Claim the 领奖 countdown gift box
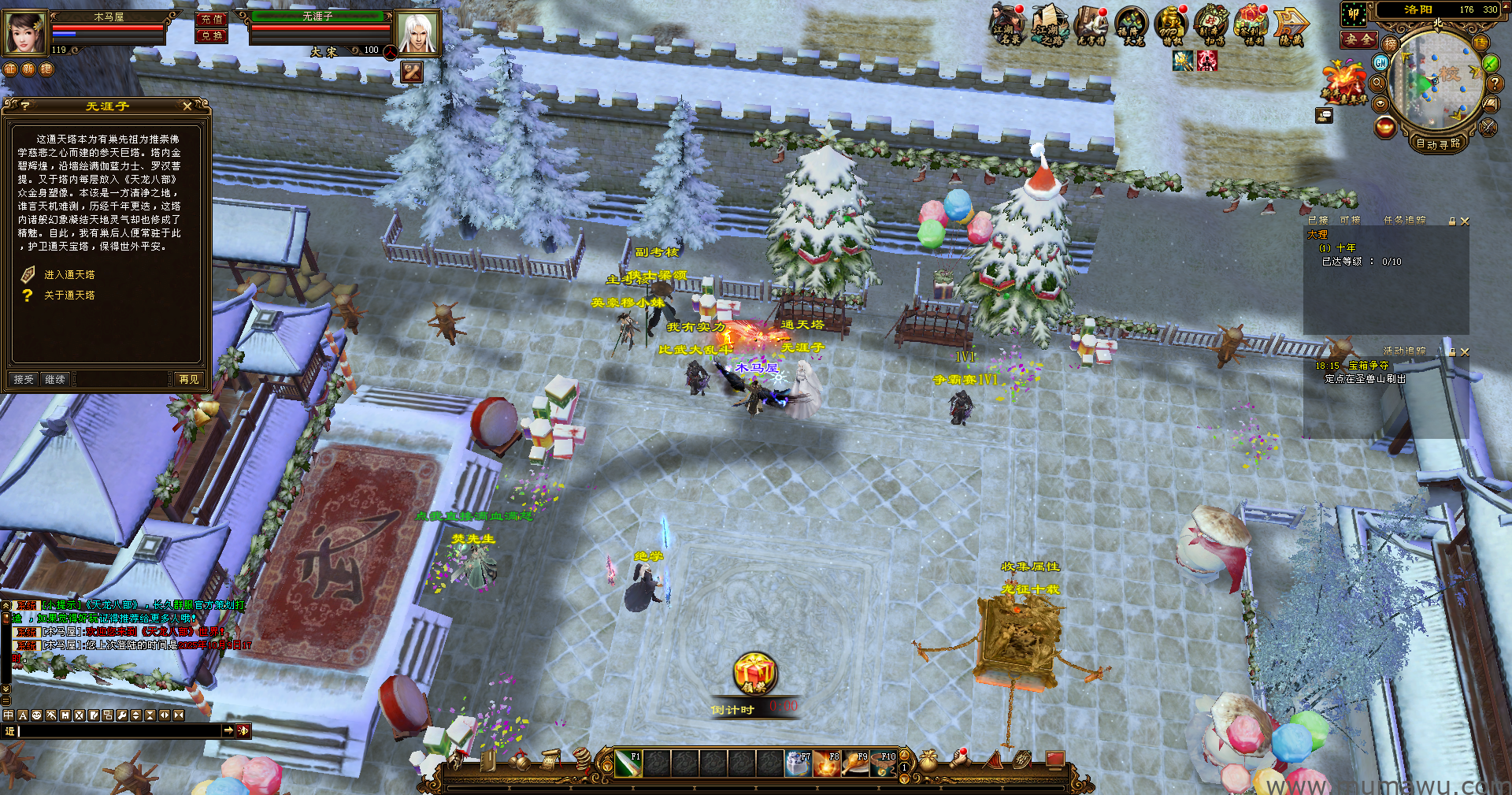This screenshot has width=1512, height=795. point(754,674)
